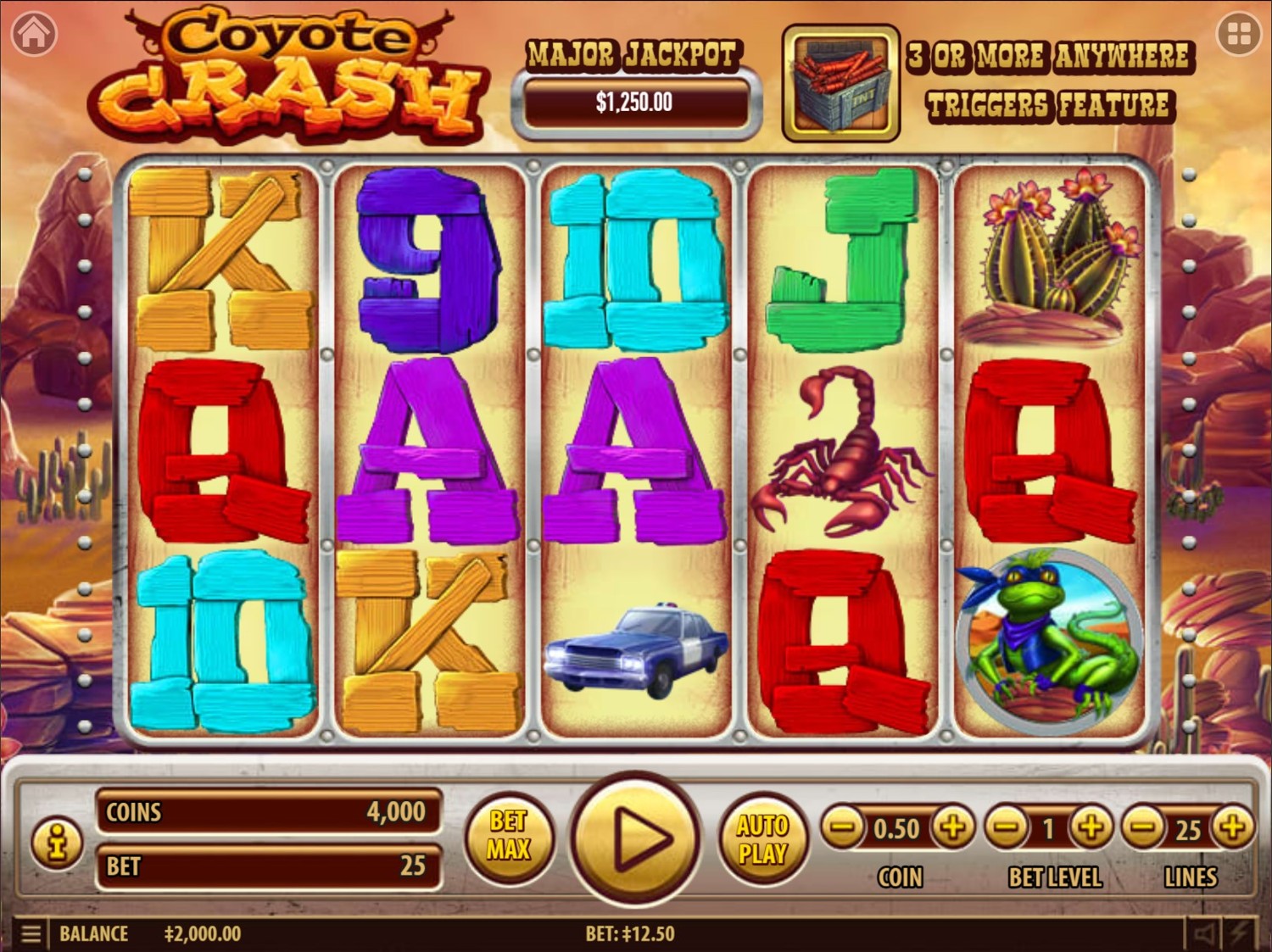Open the game grid menu icon

point(1238,34)
